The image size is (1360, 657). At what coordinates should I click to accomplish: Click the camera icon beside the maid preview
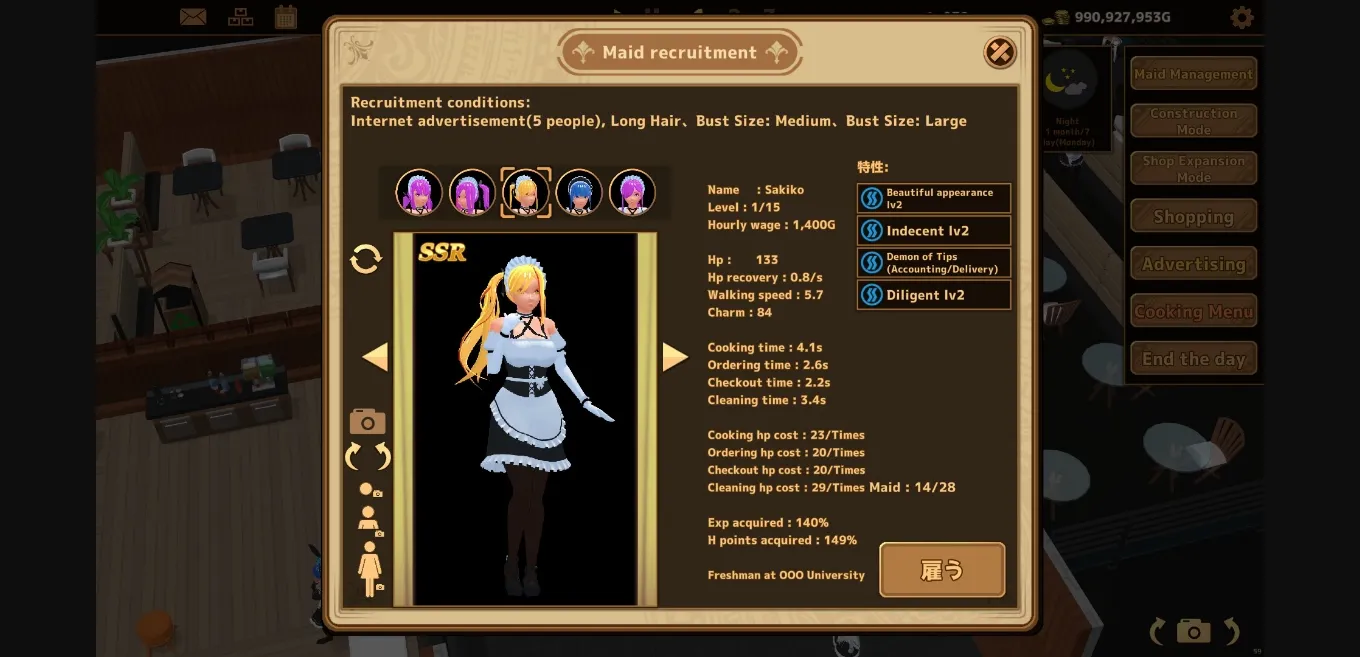point(368,421)
